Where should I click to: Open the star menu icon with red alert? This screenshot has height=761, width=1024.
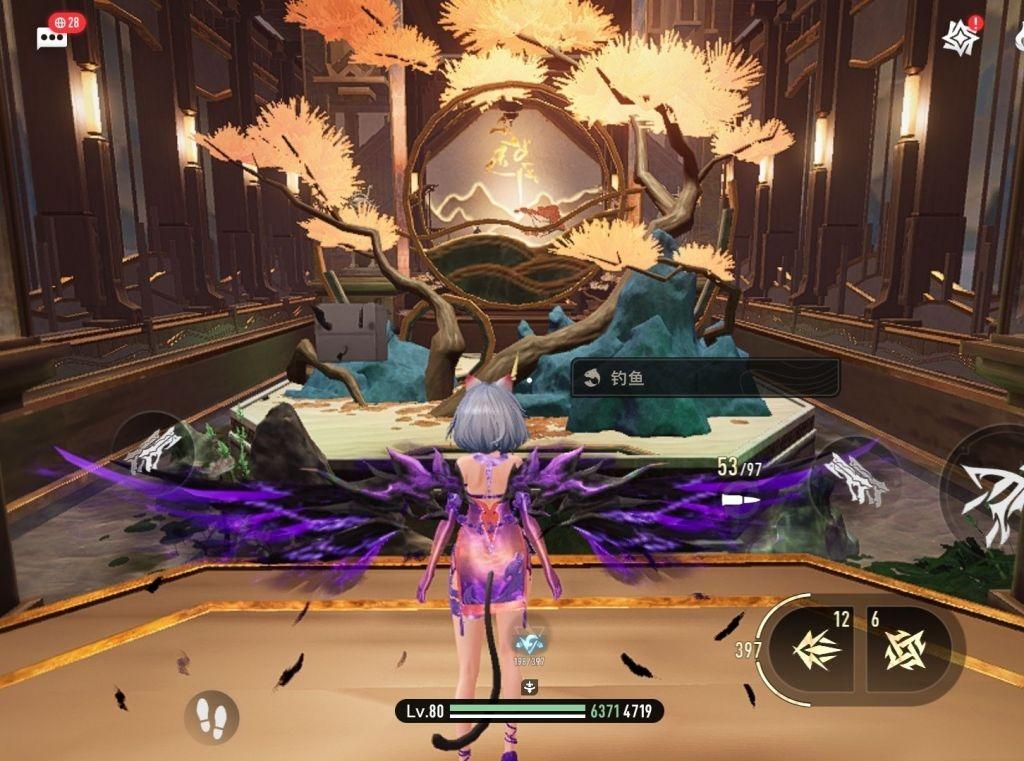[x=960, y=37]
